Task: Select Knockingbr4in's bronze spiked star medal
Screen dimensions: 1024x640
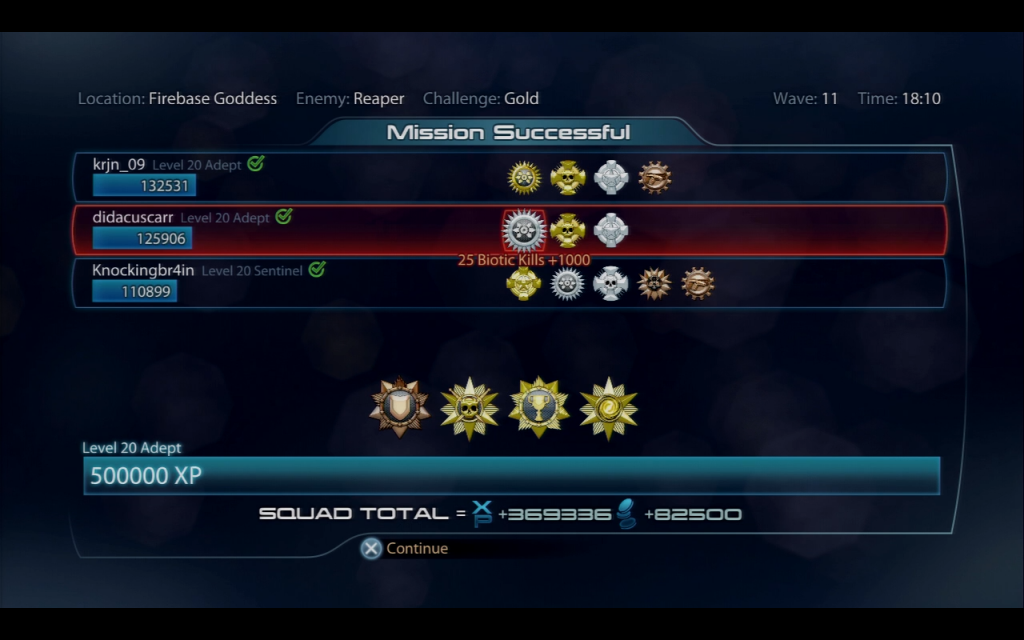Action: 654,283
